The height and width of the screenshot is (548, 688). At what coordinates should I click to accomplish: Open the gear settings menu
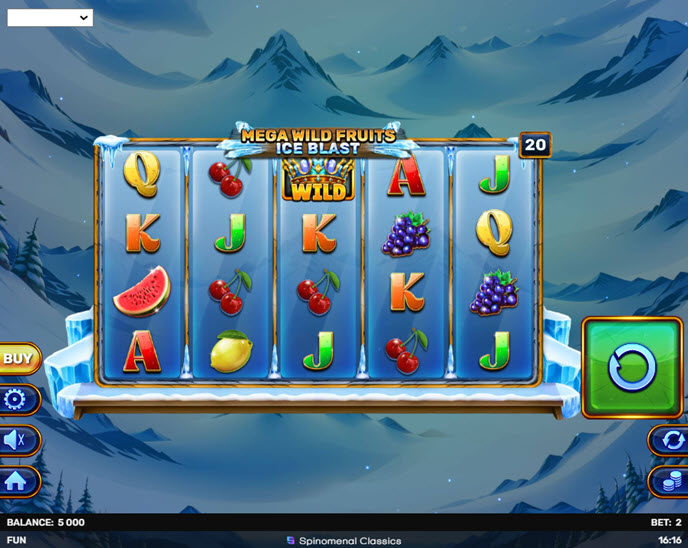tap(20, 400)
